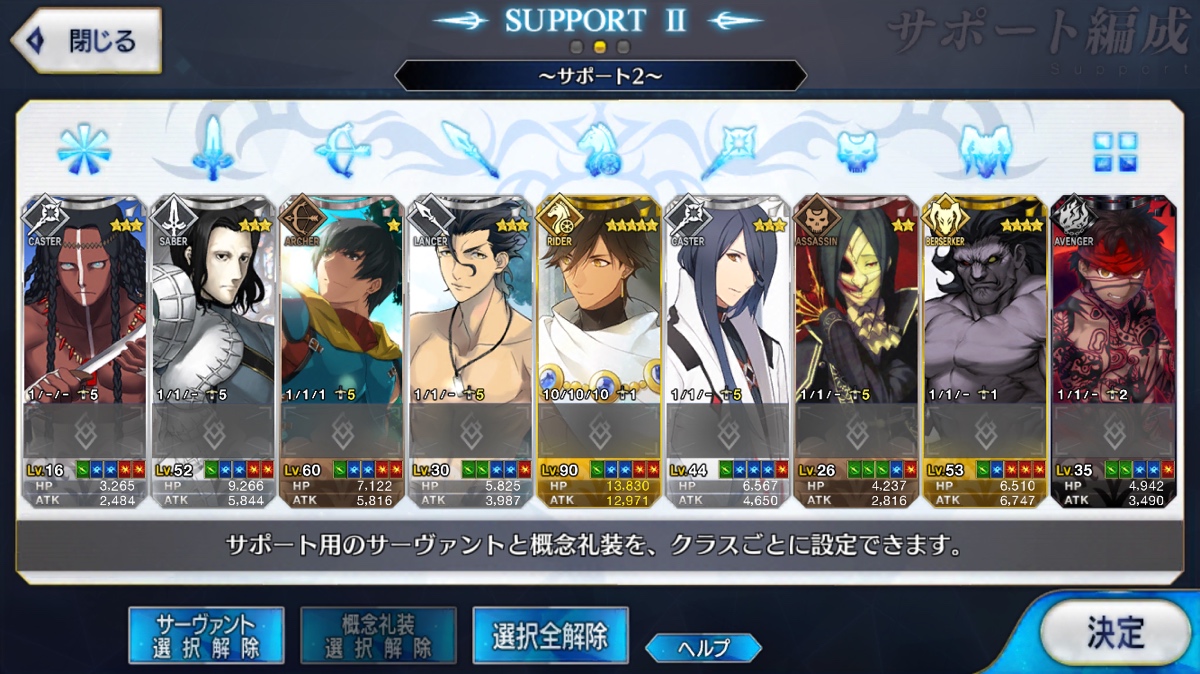Click the skull Assassin class icon
Image resolution: width=1200 pixels, height=674 pixels.
click(x=856, y=150)
